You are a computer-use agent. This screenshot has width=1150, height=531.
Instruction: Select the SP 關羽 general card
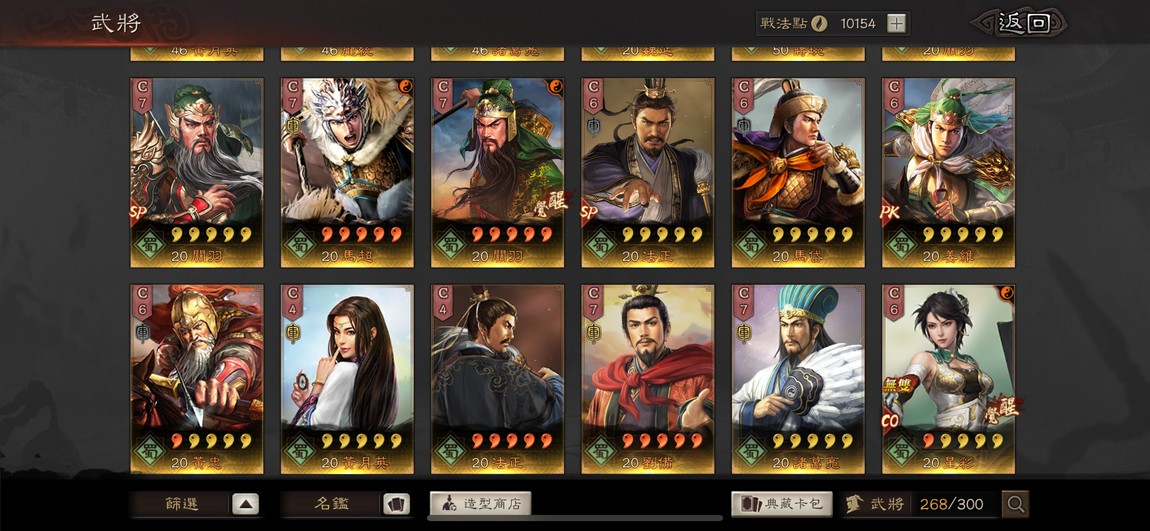pyautogui.click(x=197, y=172)
